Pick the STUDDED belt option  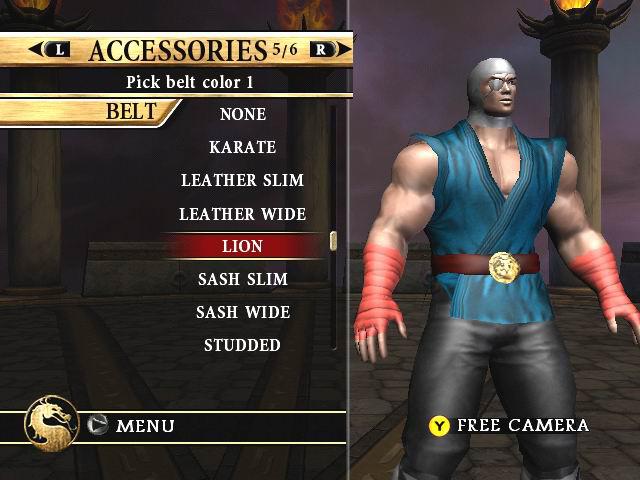click(x=242, y=345)
